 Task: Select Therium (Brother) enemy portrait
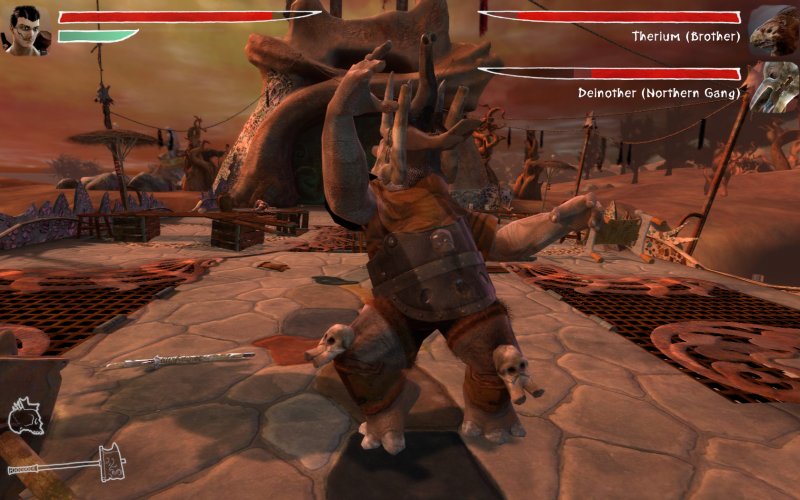click(771, 31)
